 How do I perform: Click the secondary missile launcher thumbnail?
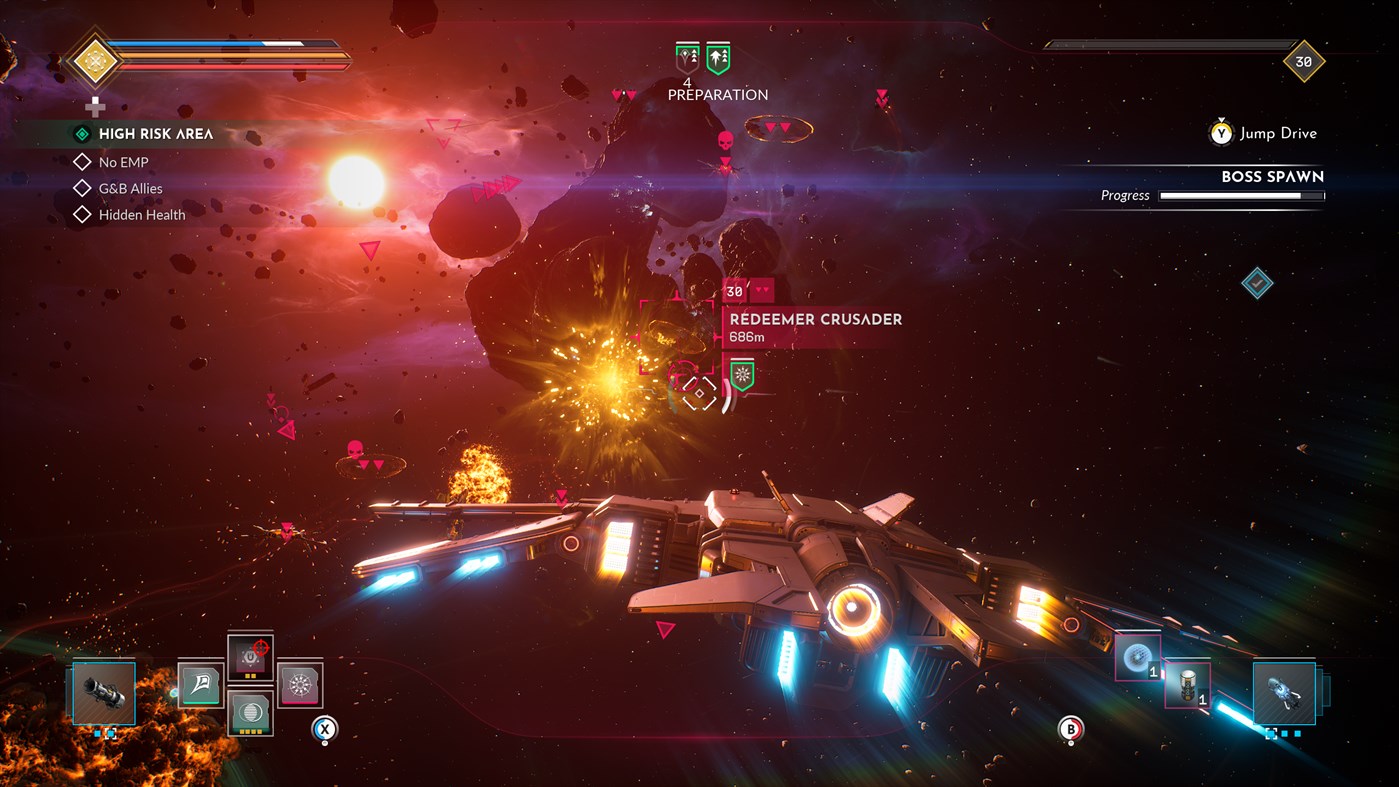(x=1285, y=693)
